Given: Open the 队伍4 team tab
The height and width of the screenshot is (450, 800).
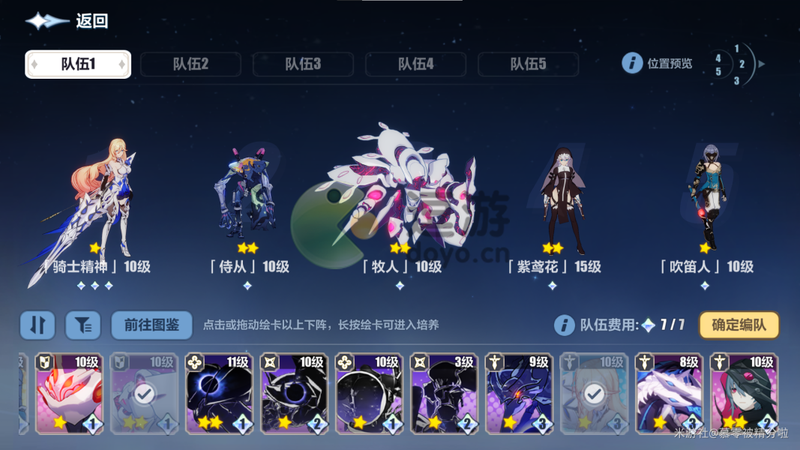Looking at the screenshot, I should (x=415, y=64).
